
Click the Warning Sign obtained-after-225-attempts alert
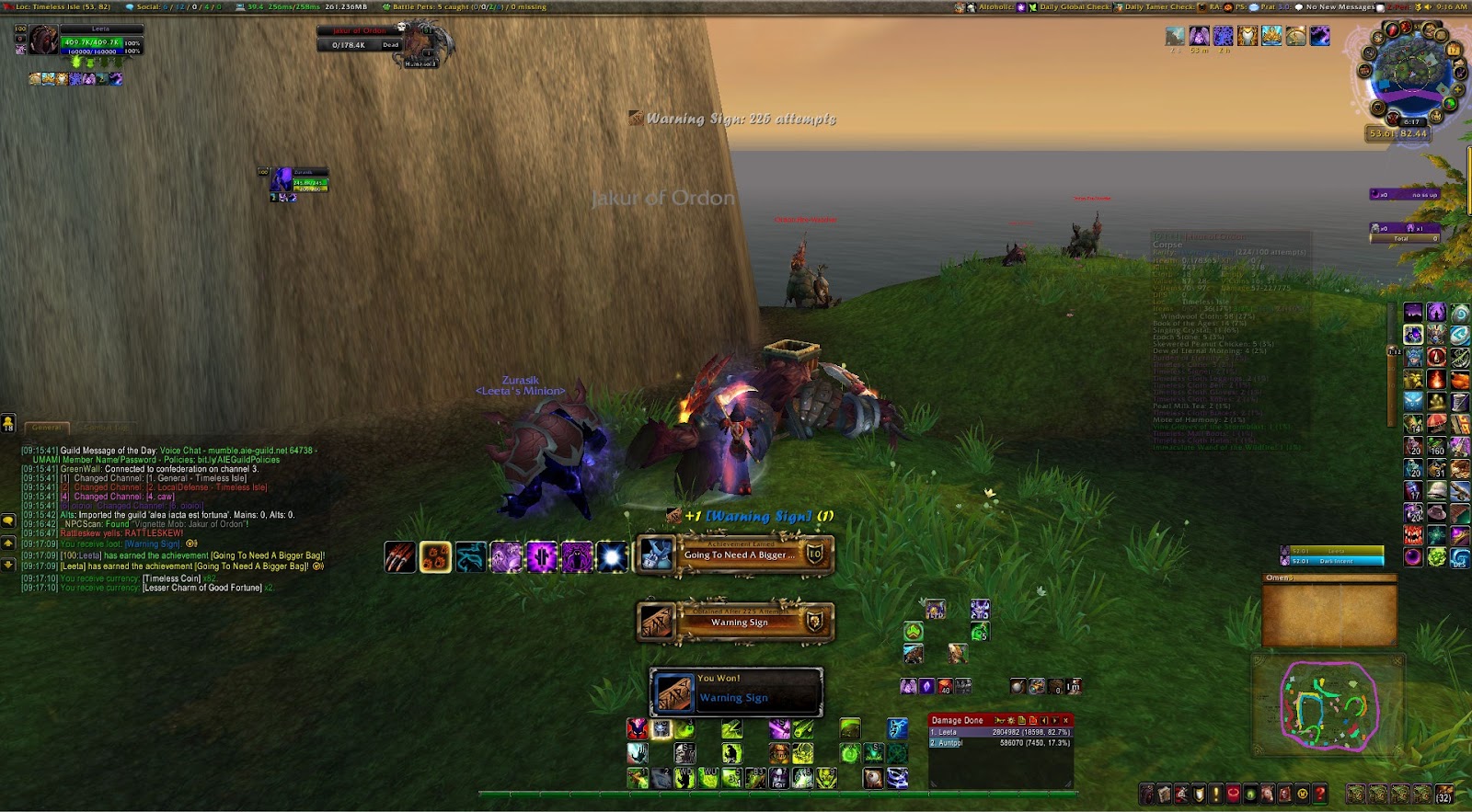736,622
